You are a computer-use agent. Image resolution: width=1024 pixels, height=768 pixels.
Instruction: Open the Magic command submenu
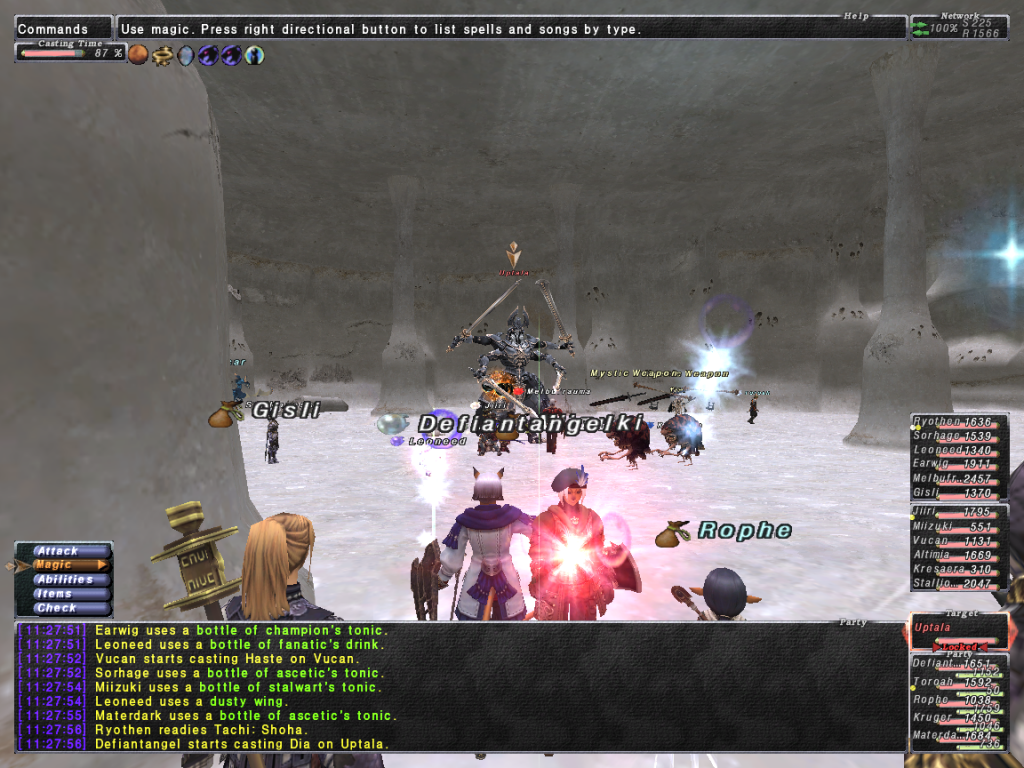pyautogui.click(x=59, y=565)
